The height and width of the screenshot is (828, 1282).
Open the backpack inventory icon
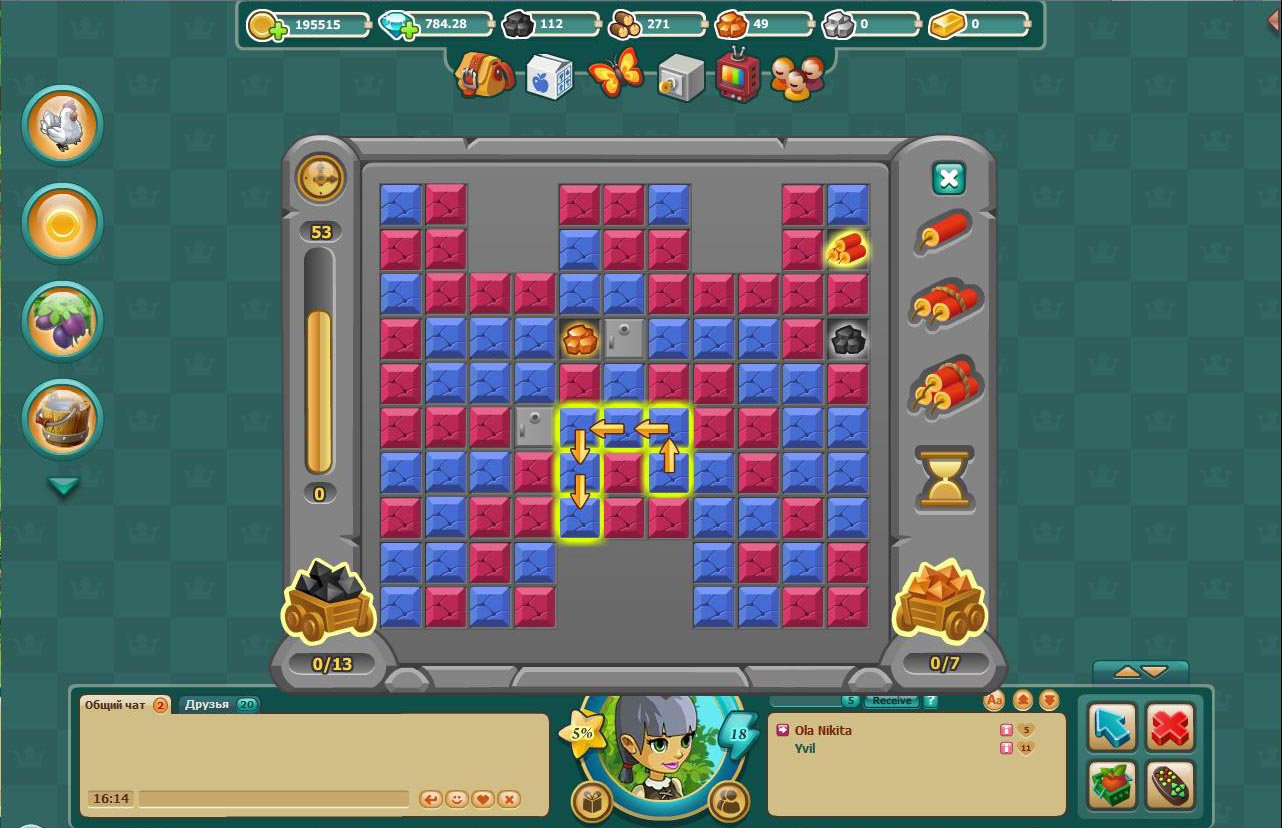[484, 76]
